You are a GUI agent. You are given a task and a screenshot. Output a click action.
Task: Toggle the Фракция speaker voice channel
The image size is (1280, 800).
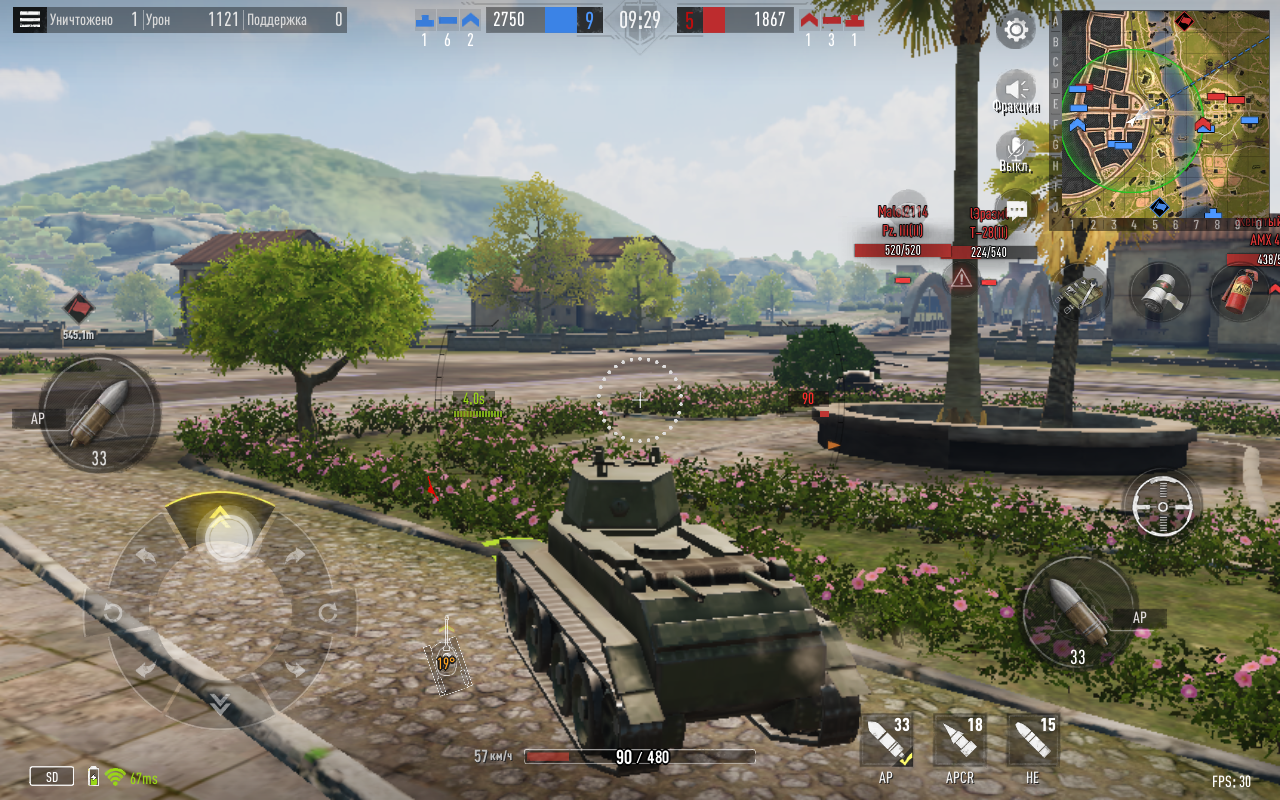point(1016,90)
